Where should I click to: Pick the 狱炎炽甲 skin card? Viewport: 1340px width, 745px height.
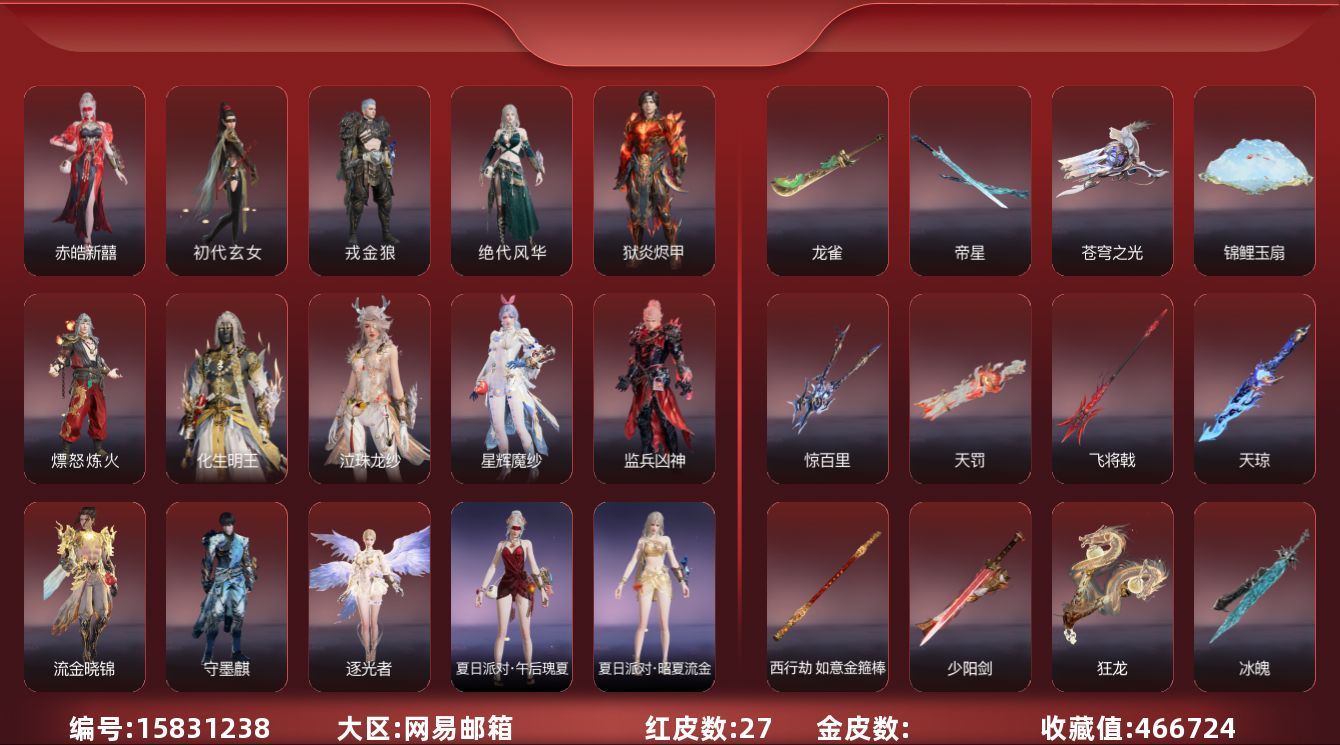654,180
